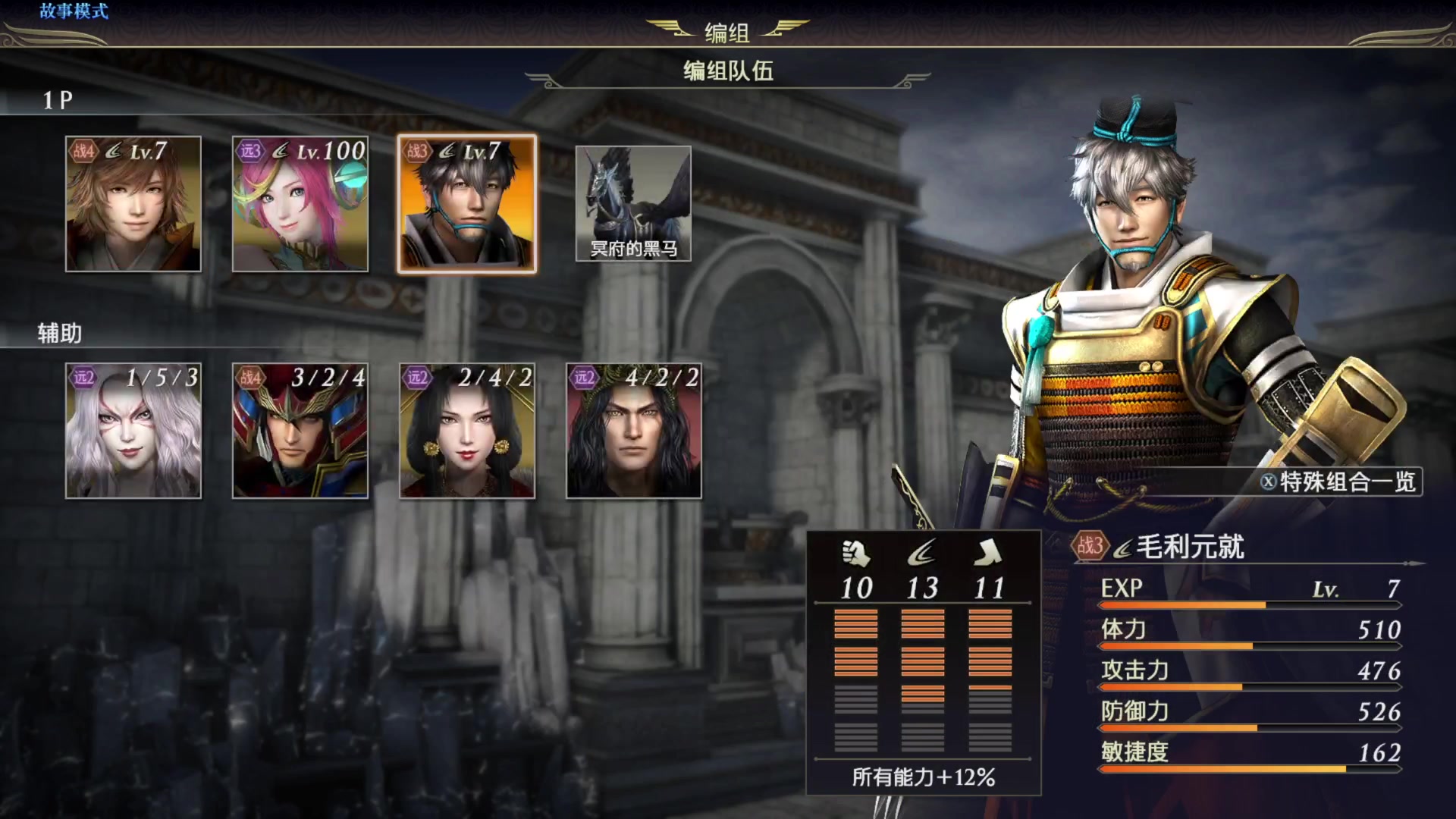Open the 特殊组合一览 special combo list
Screen dimensions: 1456x819
click(x=1339, y=482)
